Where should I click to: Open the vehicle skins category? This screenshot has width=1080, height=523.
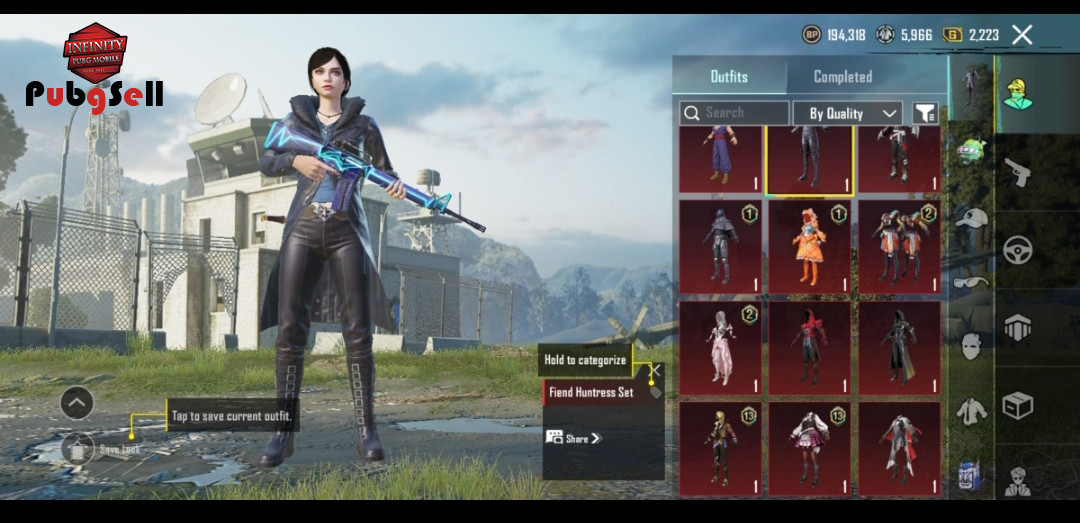coord(1018,250)
